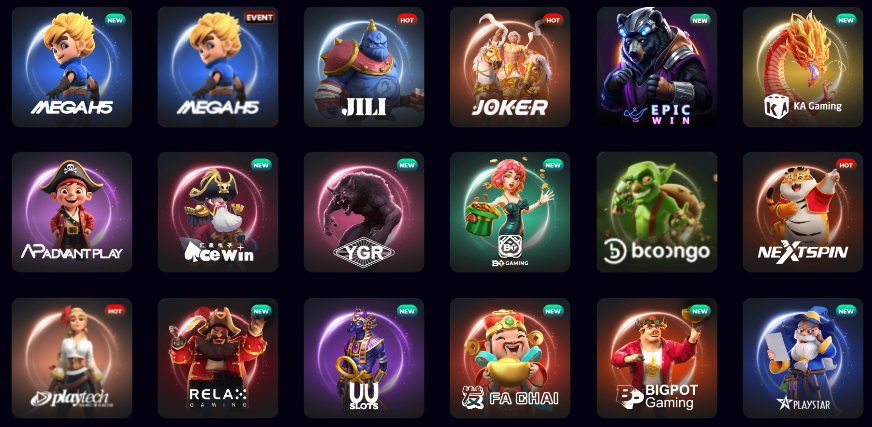Open the BG Gaming provider tile
The image size is (872, 427).
(x=510, y=212)
